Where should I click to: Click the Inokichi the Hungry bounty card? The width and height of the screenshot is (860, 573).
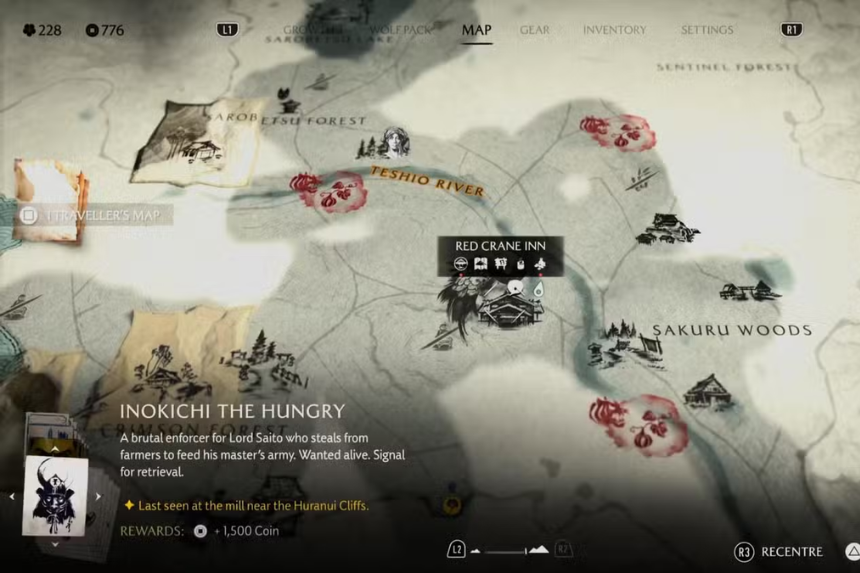(55, 496)
